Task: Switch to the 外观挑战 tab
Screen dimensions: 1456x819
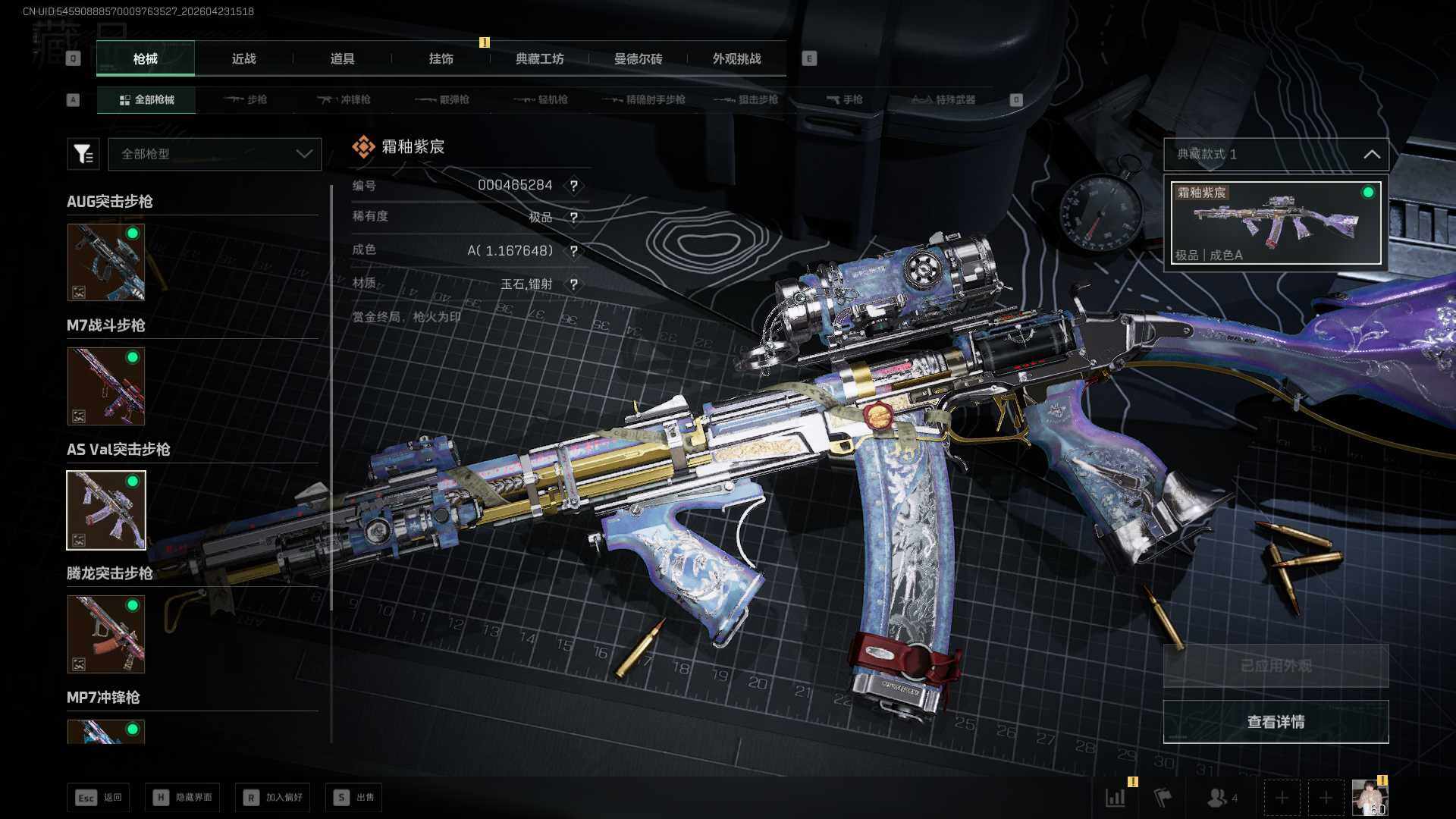Action: pyautogui.click(x=736, y=59)
